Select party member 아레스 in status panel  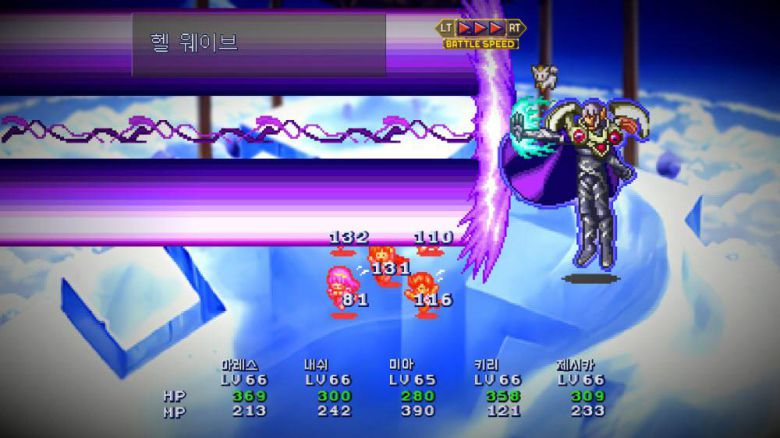point(240,365)
